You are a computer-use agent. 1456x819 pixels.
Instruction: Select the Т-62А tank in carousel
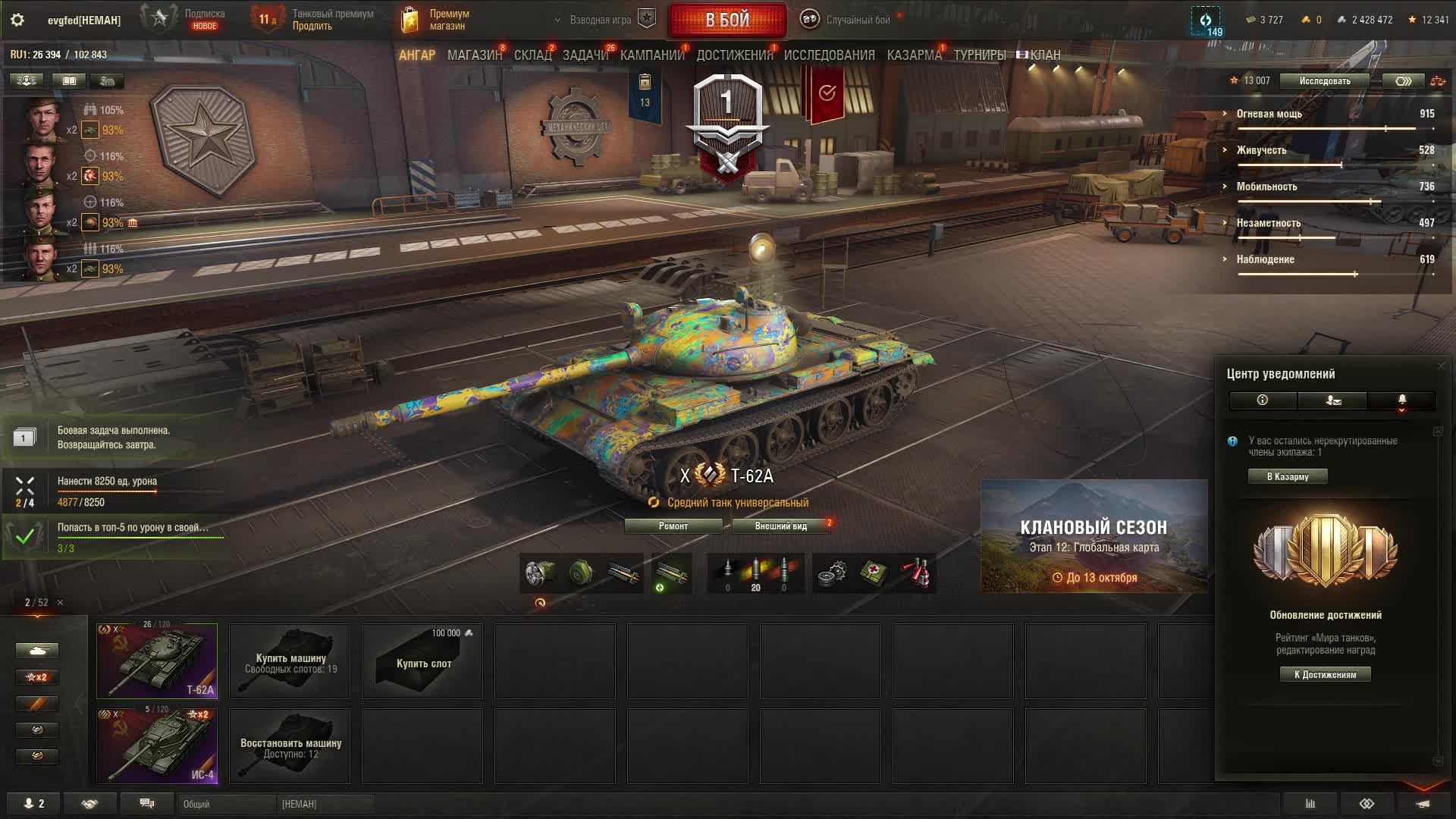[x=157, y=661]
